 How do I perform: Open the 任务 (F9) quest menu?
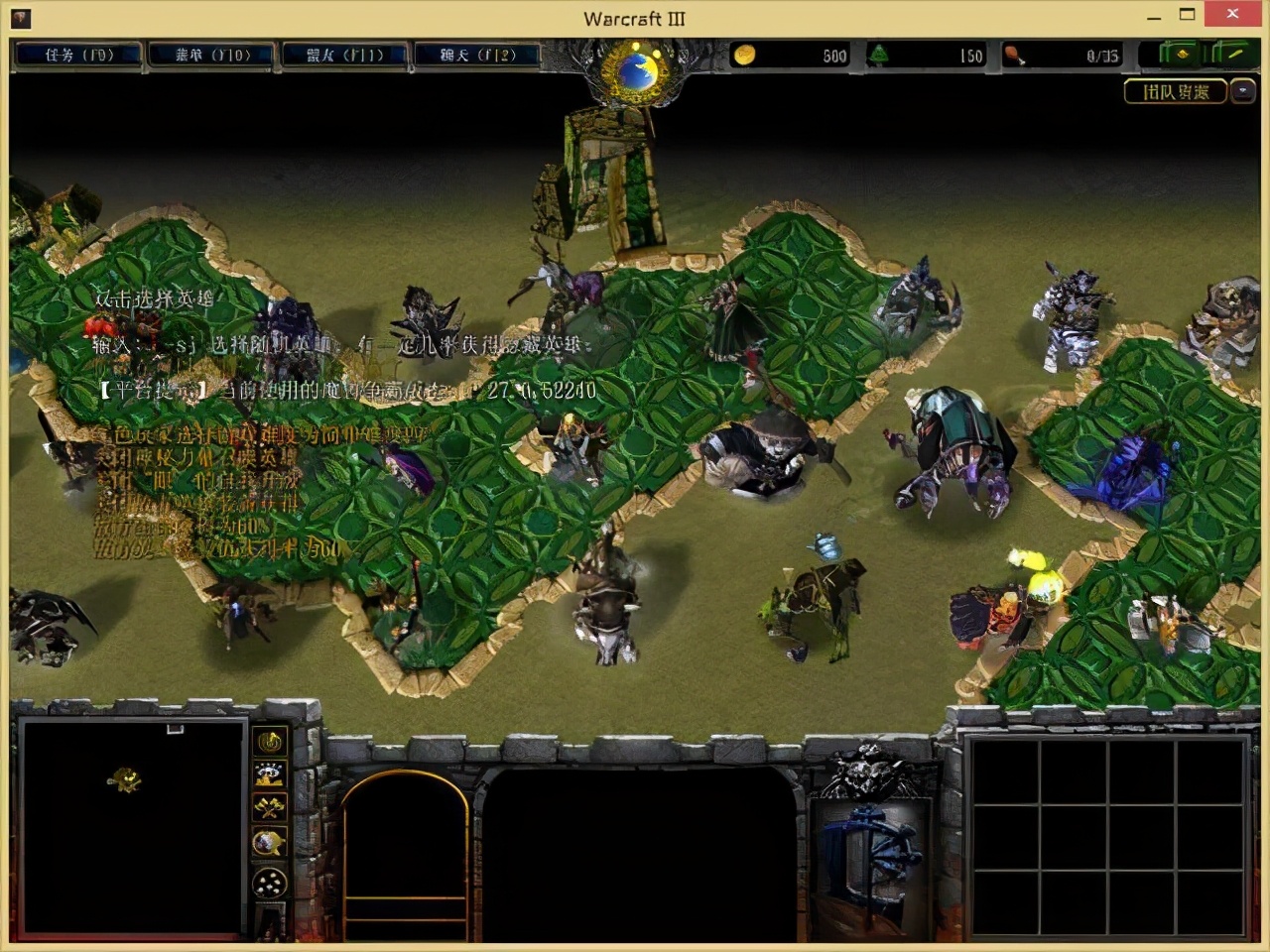pos(79,56)
